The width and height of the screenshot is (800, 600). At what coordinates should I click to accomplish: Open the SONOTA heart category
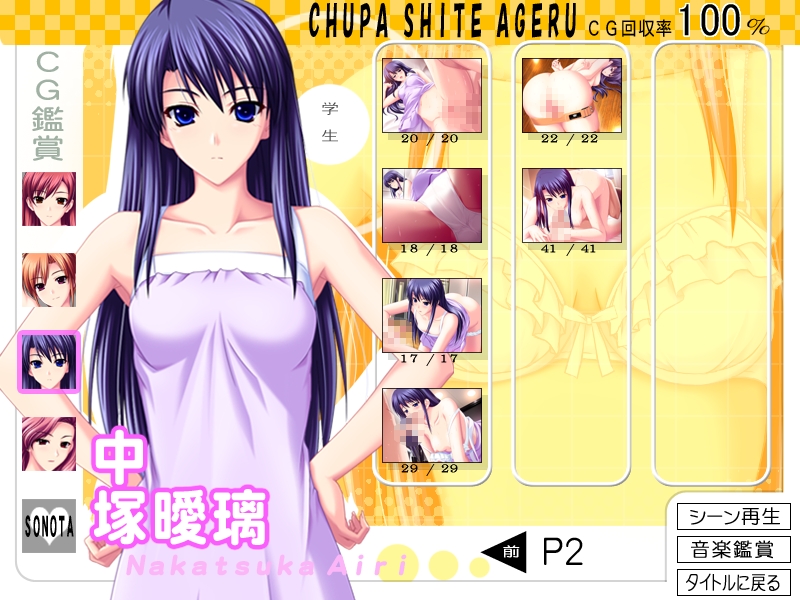tap(49, 526)
